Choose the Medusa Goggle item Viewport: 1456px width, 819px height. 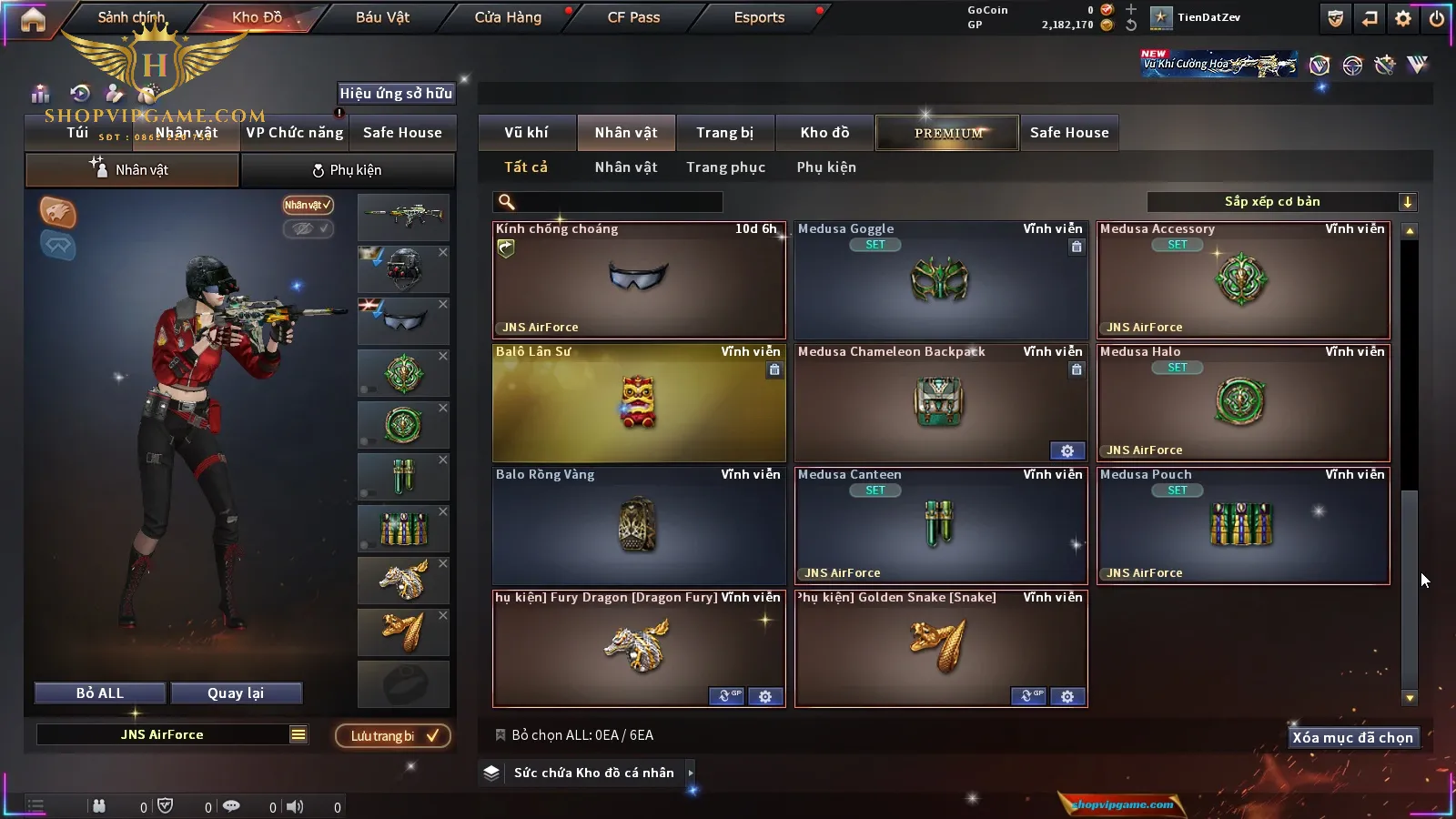tap(941, 280)
